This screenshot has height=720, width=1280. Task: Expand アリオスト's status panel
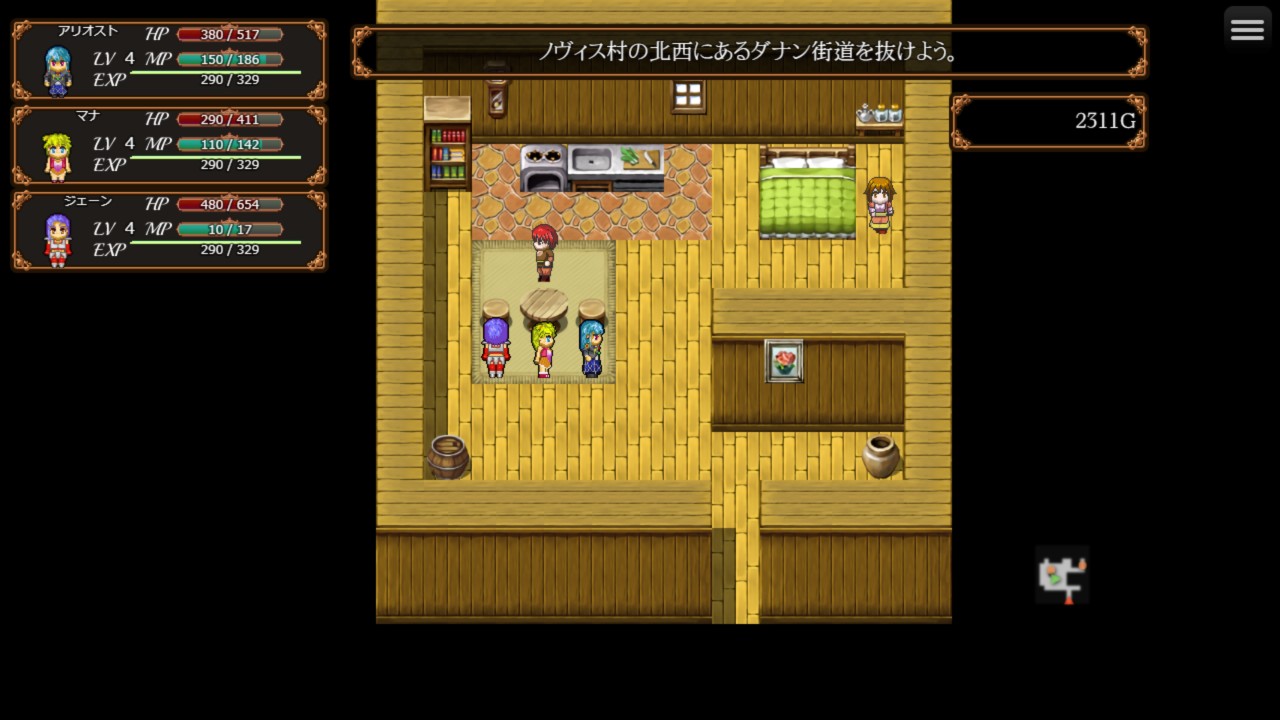pos(168,60)
